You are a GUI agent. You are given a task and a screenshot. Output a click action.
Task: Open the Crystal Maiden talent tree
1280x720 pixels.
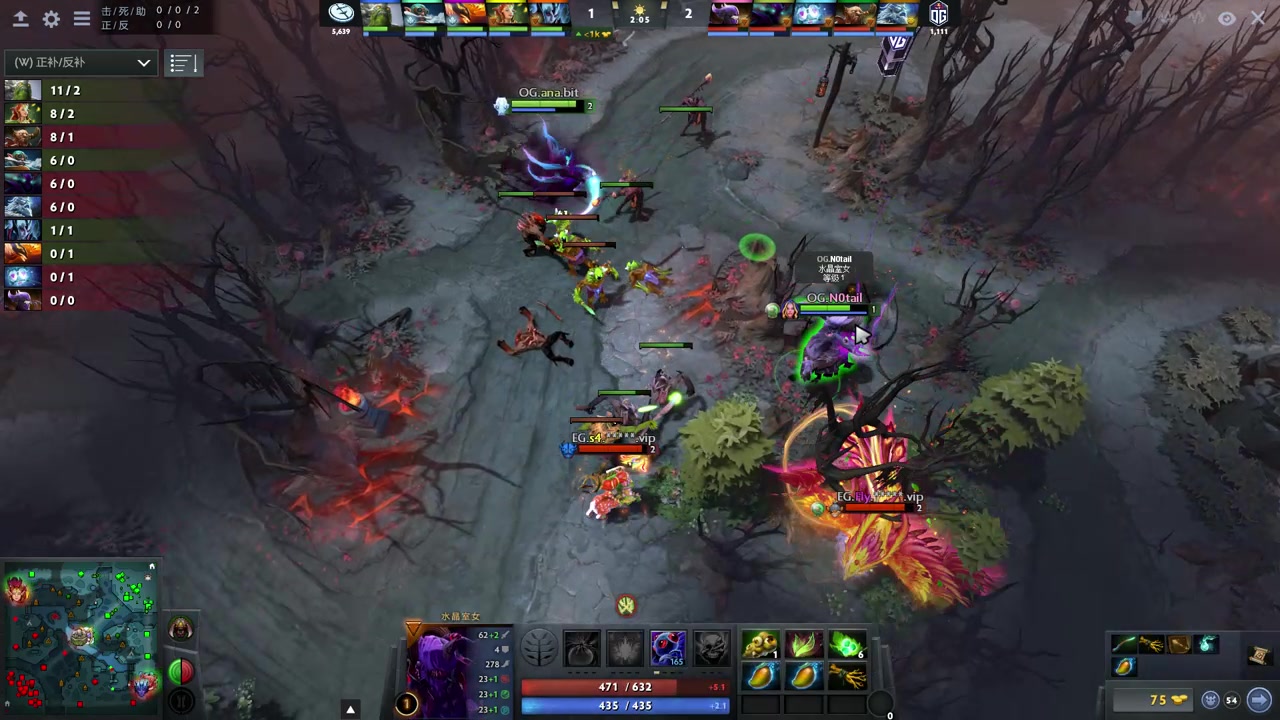[x=539, y=648]
